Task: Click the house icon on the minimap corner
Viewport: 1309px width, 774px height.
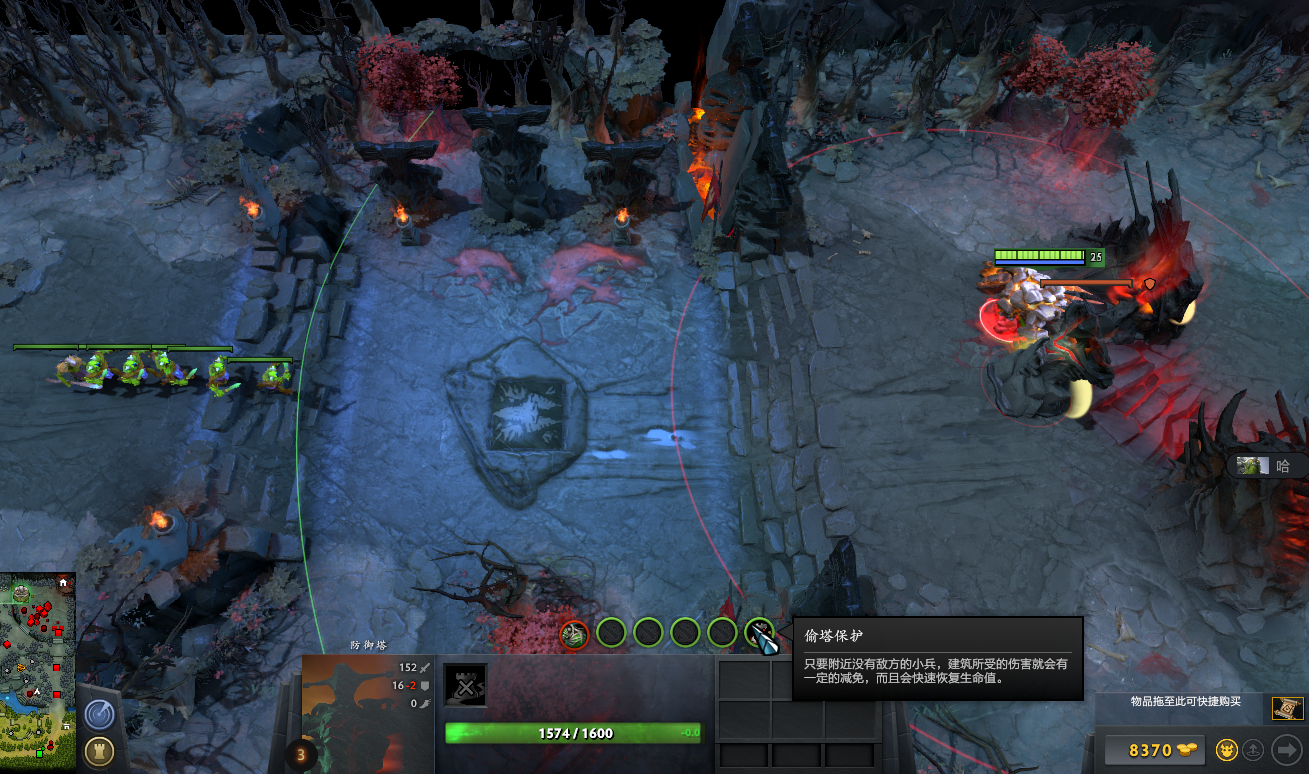Action: (63, 584)
